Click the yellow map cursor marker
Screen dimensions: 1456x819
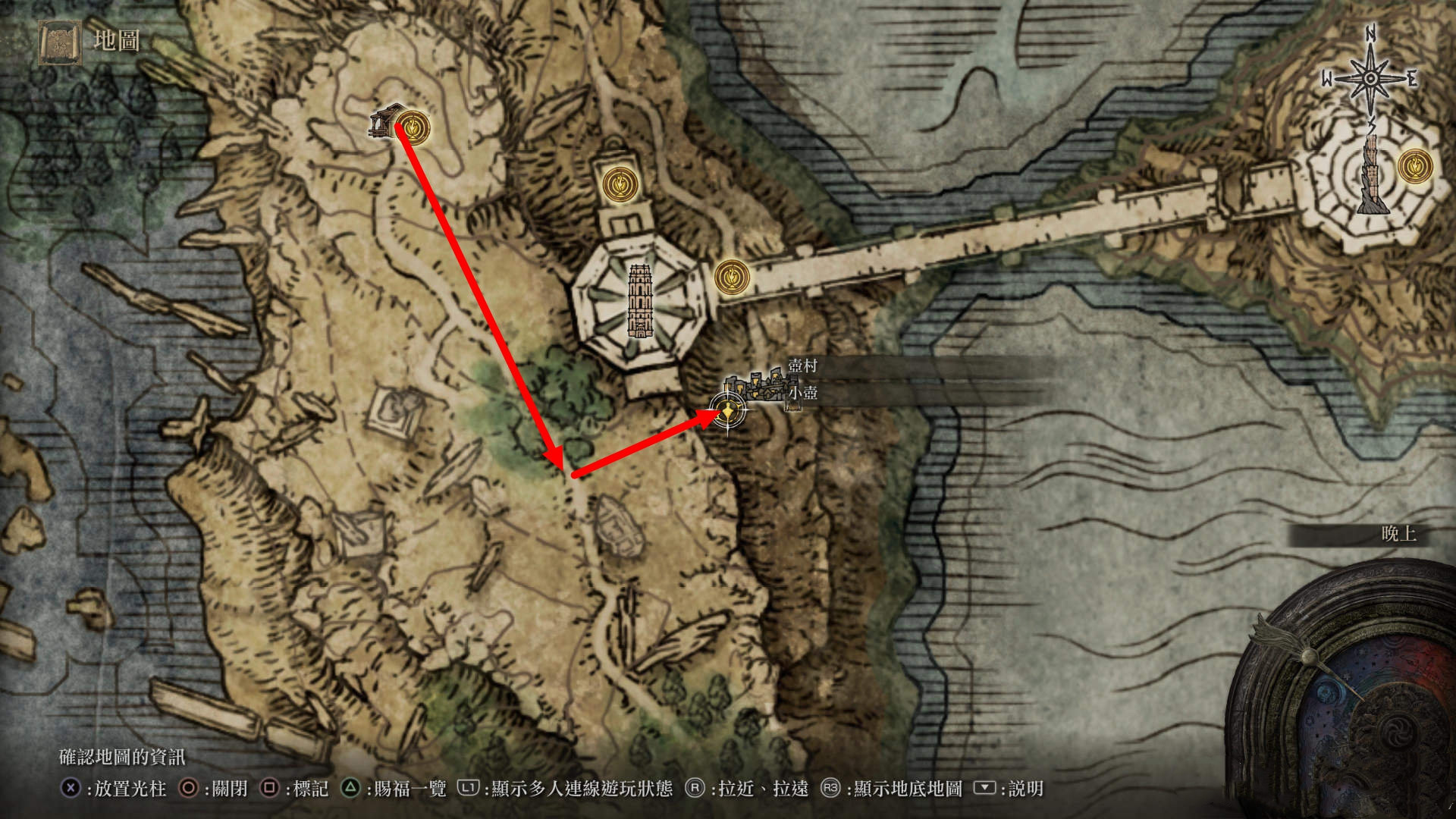click(728, 413)
